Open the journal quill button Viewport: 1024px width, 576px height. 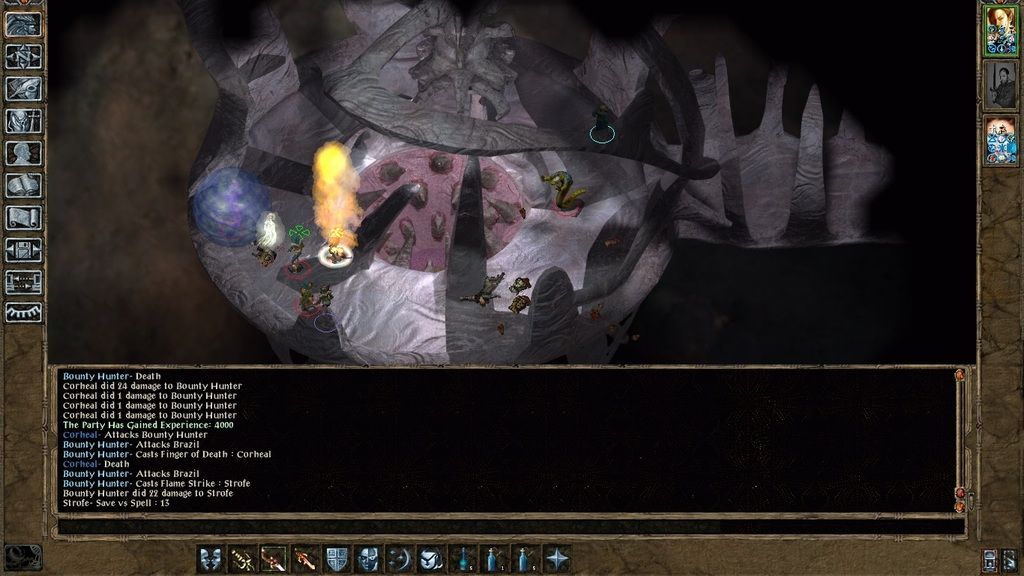coord(22,88)
